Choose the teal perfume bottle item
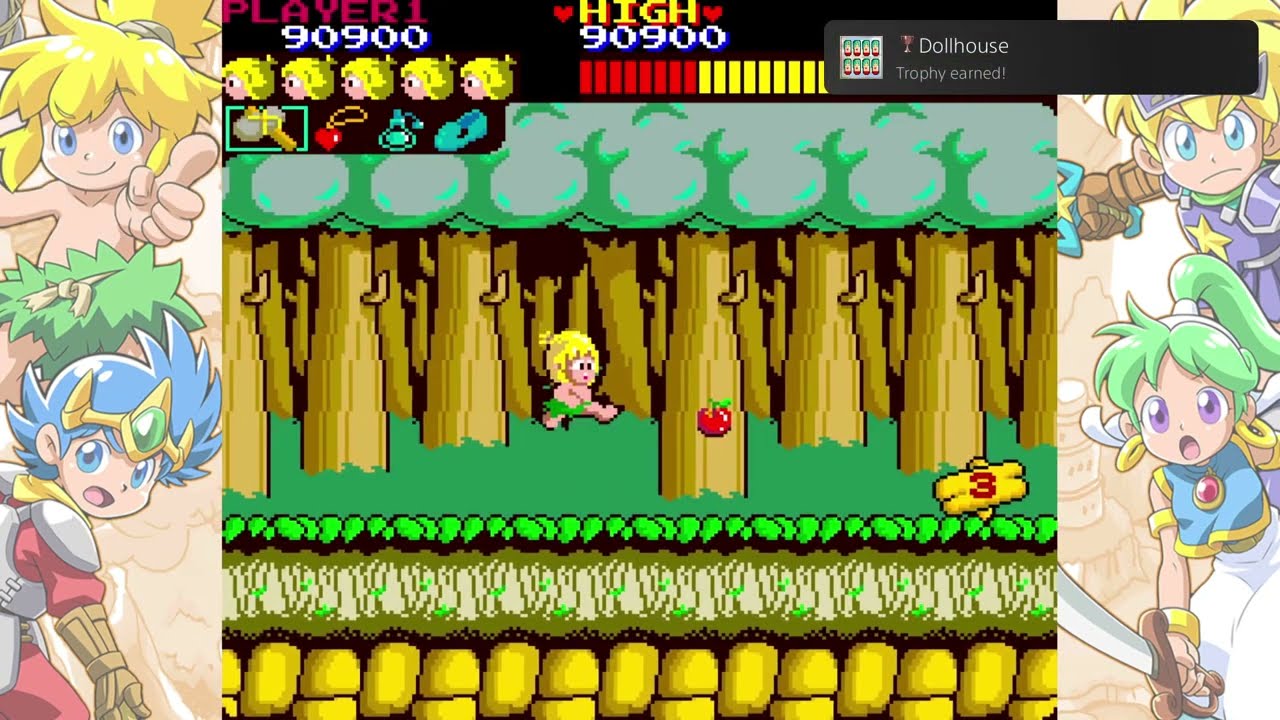Viewport: 1280px width, 720px height. [x=400, y=130]
